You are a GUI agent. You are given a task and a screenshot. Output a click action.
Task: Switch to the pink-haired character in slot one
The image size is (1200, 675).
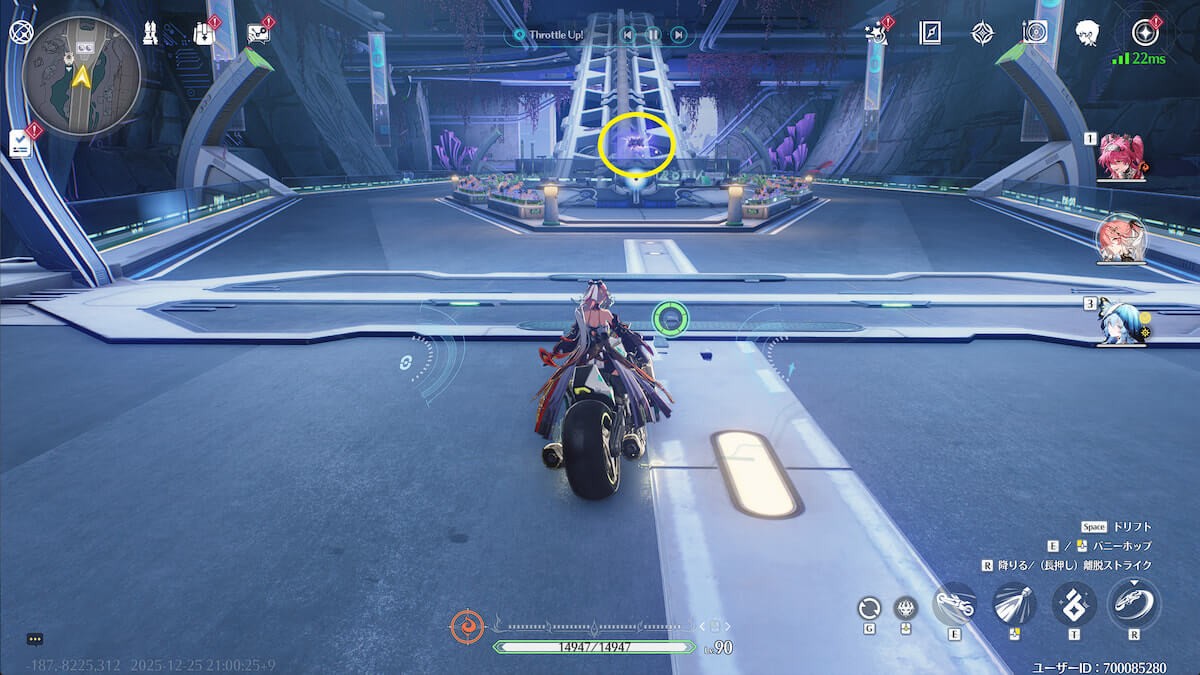click(1120, 158)
